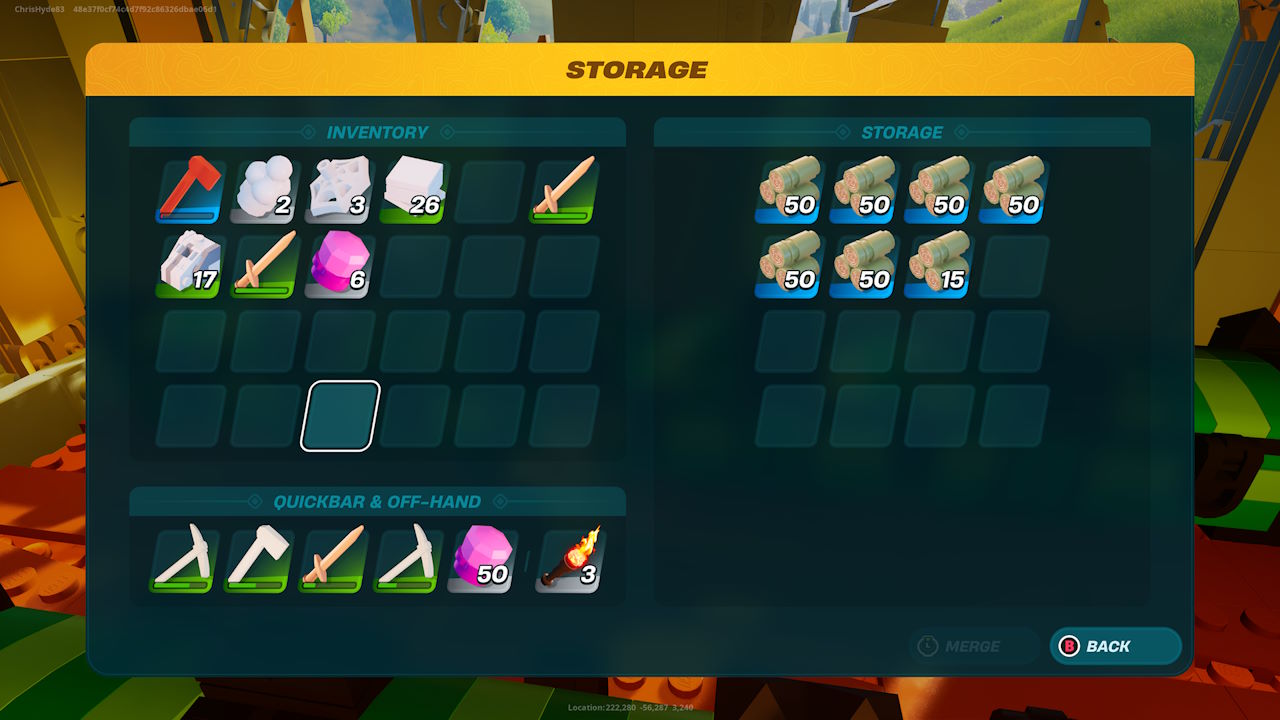
Task: Click the highlighted empty inventory slot
Action: tap(340, 416)
